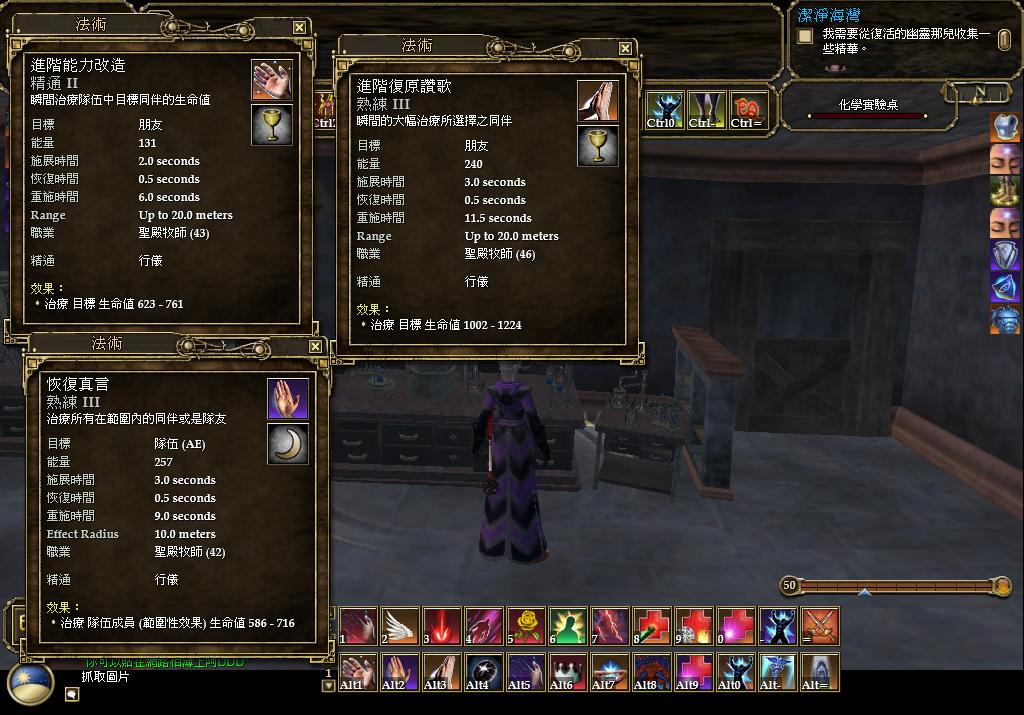Select the dark orb spell on Alt4
The width and height of the screenshot is (1024, 715).
tap(483, 670)
